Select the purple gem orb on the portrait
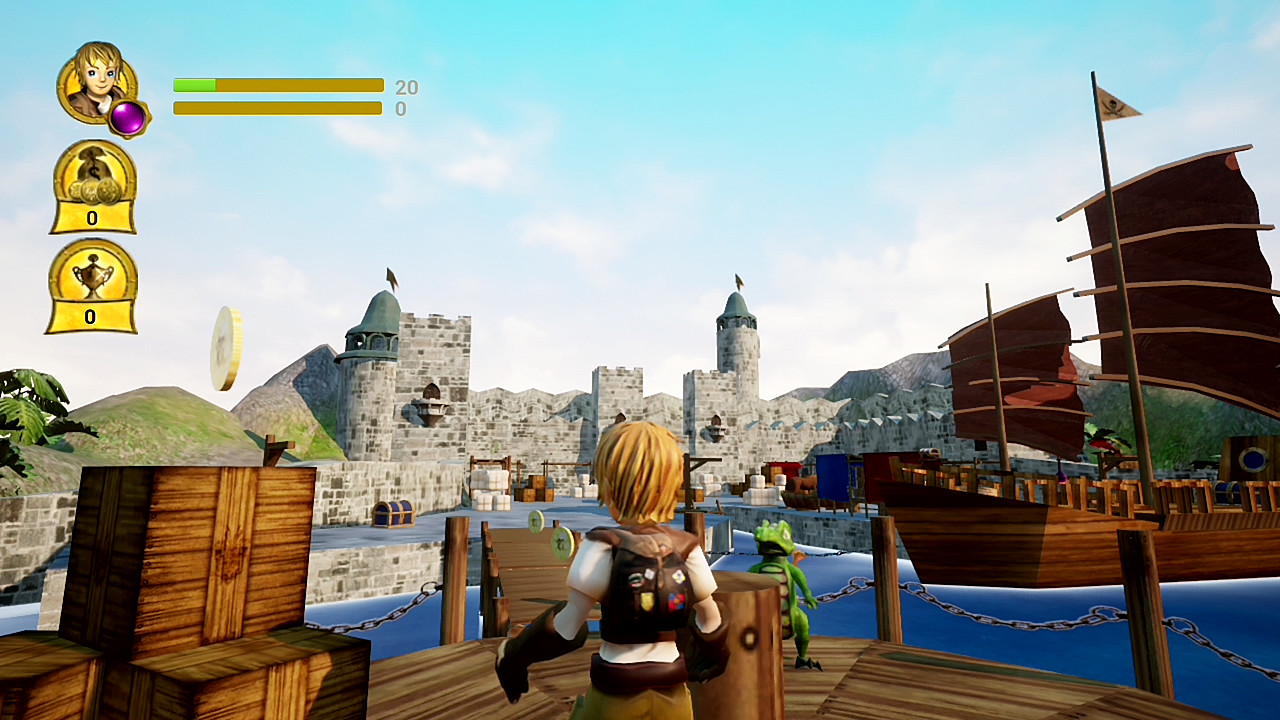Viewport: 1280px width, 720px height. click(x=130, y=119)
